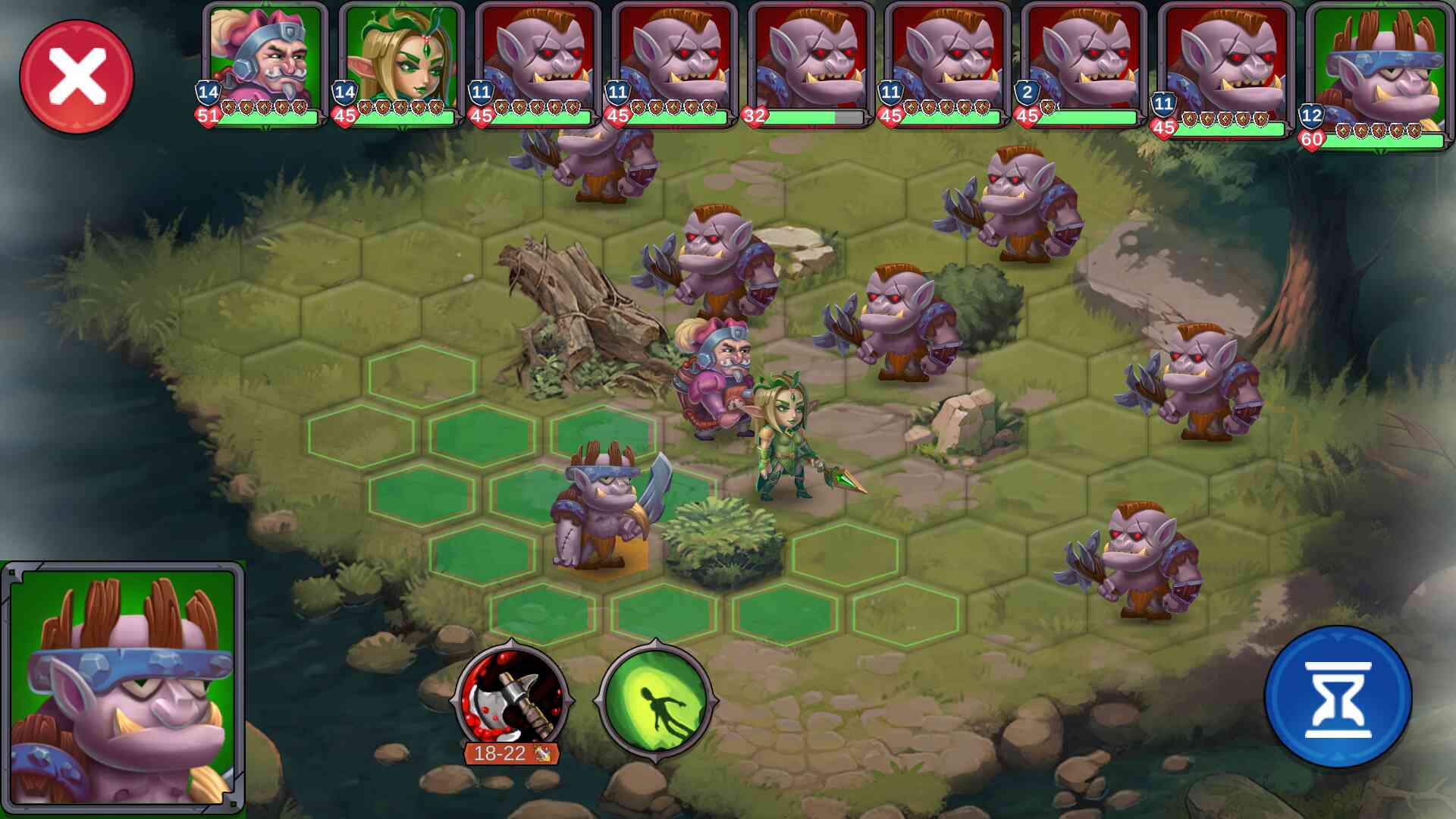Choose the elf woman turn-order portrait
This screenshot has height=819, width=1456.
401,64
